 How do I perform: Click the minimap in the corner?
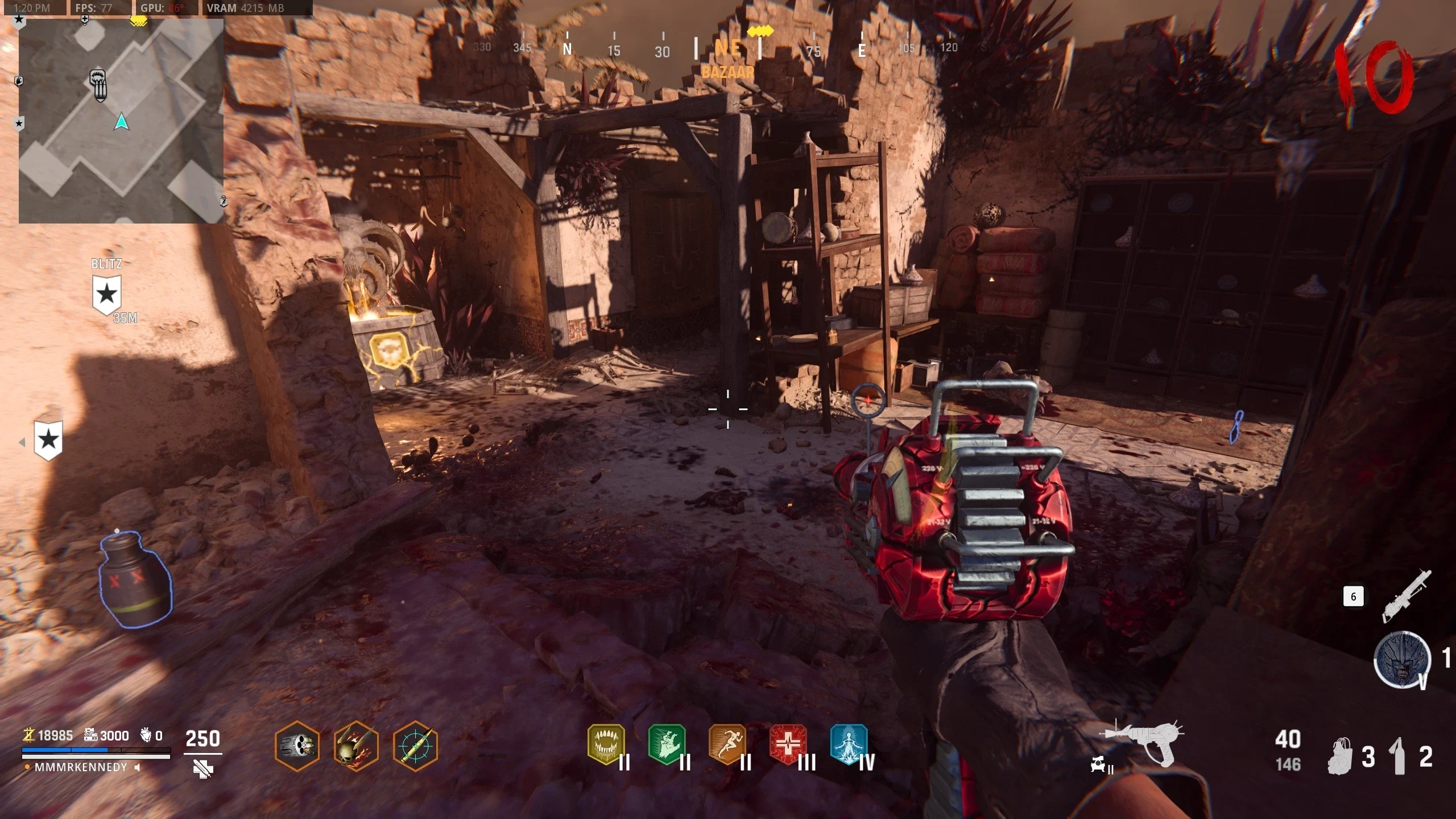pos(121,121)
